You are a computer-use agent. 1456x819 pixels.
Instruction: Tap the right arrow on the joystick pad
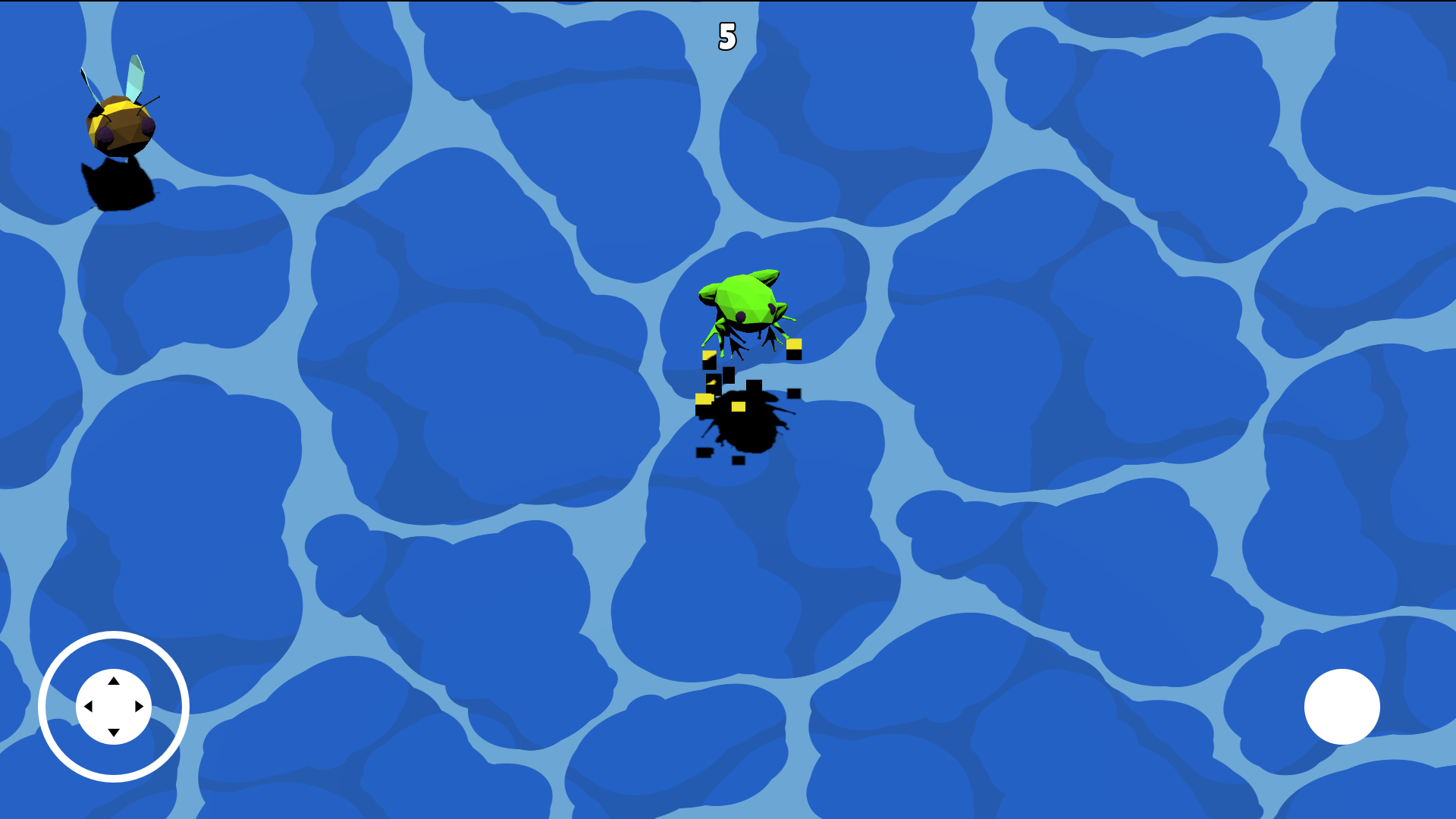pyautogui.click(x=140, y=708)
